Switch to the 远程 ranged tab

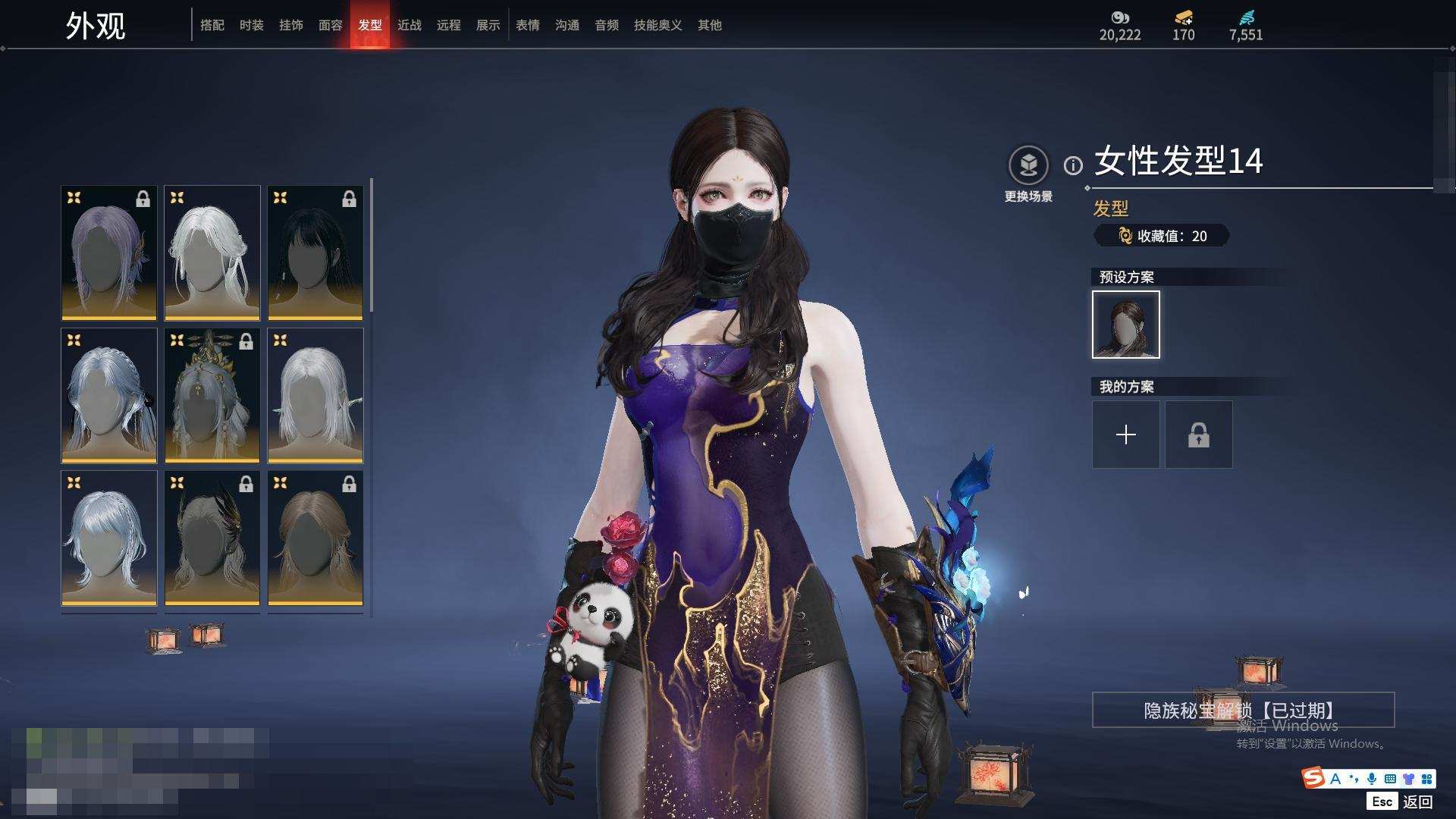point(449,25)
